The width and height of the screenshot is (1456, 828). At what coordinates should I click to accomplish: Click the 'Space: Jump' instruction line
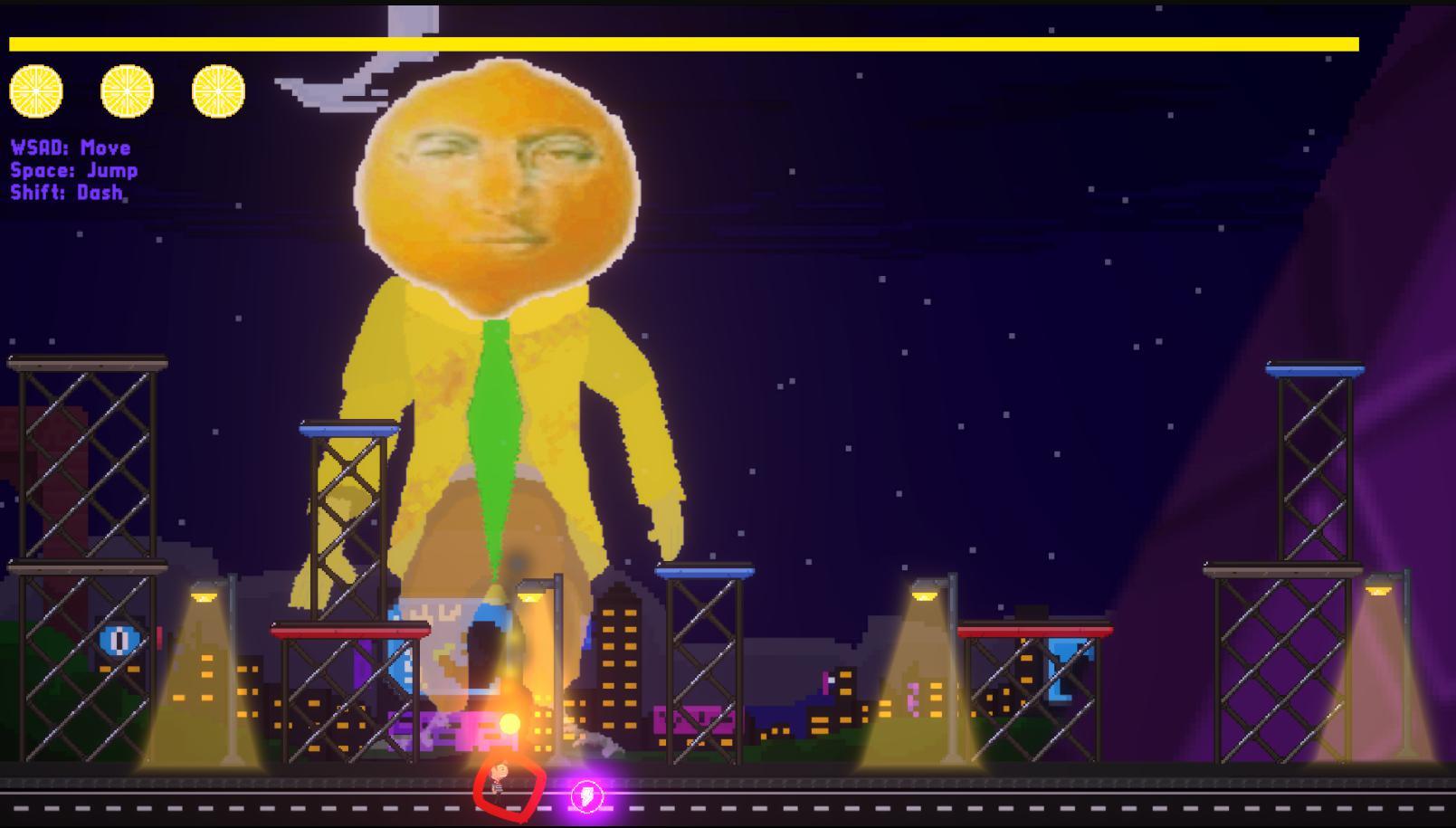(x=74, y=169)
